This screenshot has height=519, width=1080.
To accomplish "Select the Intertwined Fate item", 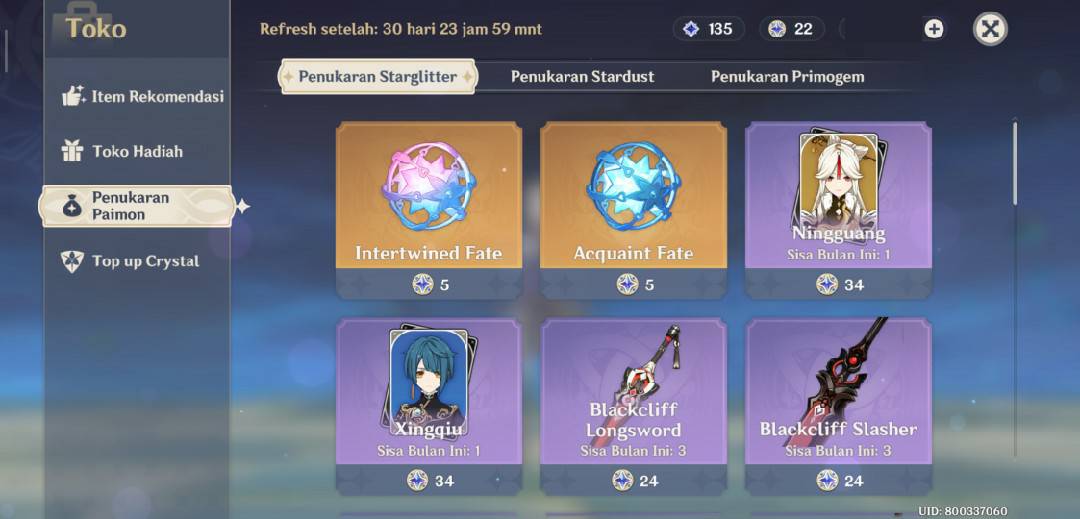I will [x=428, y=208].
